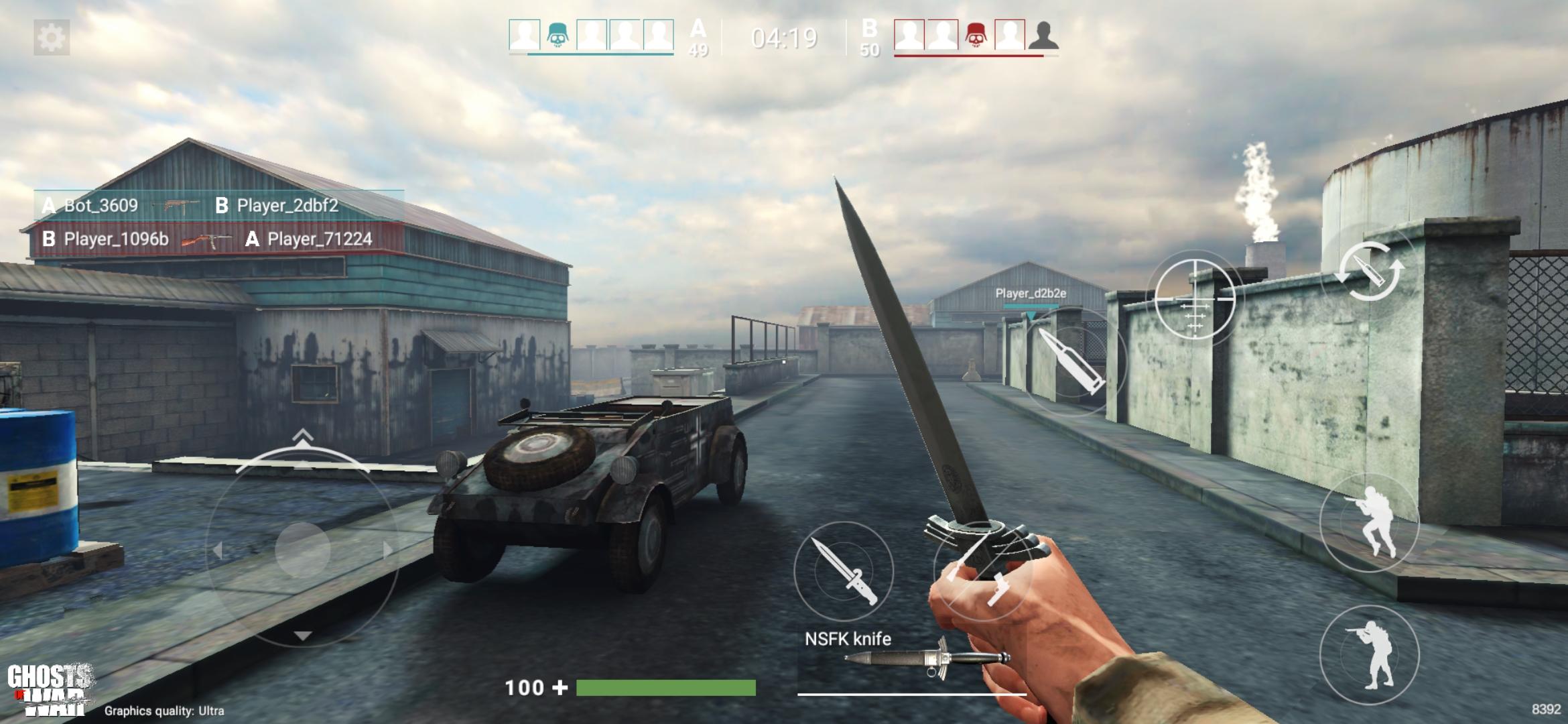Open the match timer display
Viewport: 1568px width, 724px height.
(784, 37)
